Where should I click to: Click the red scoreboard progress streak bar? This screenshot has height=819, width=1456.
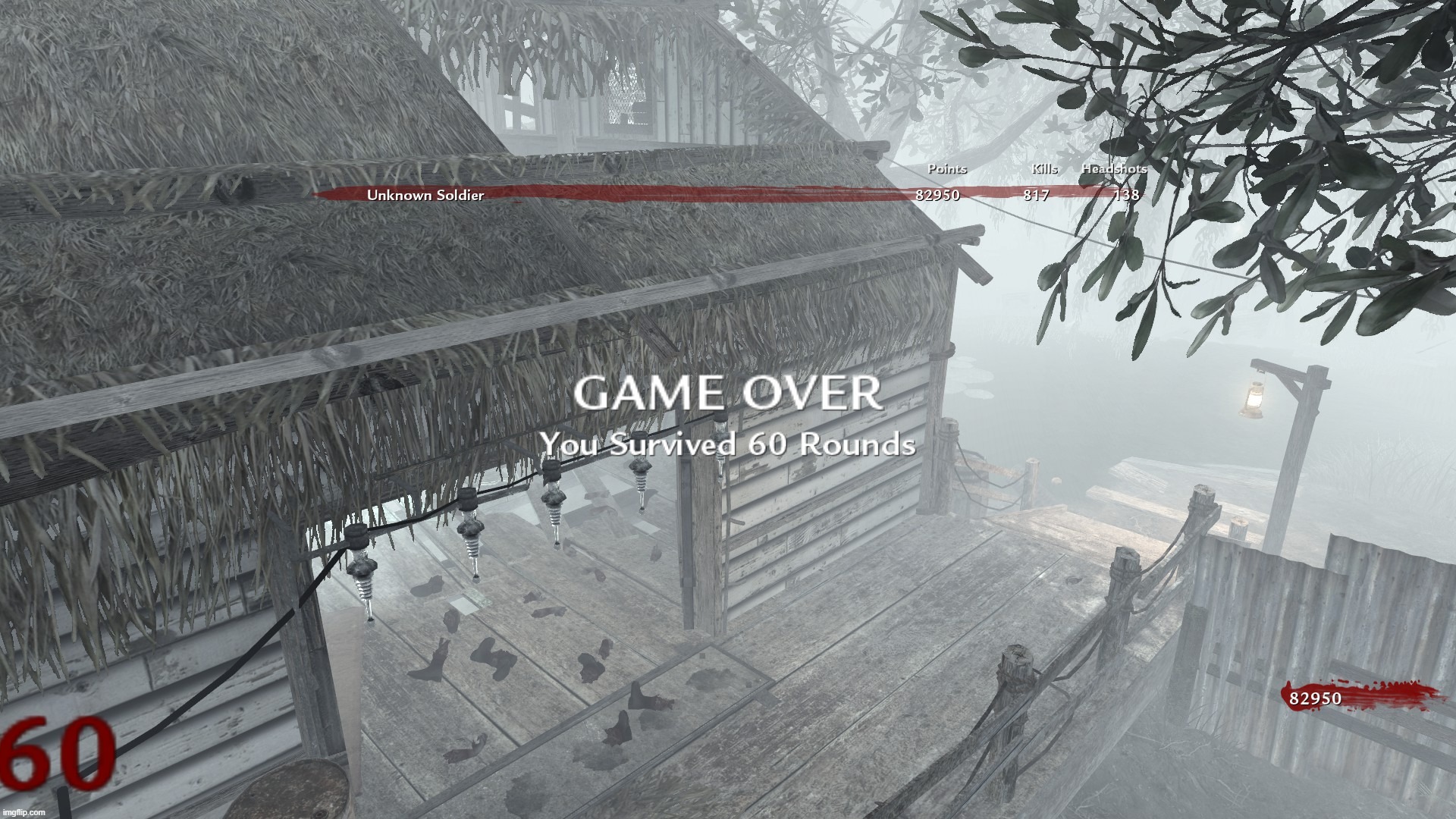pyautogui.click(x=682, y=192)
